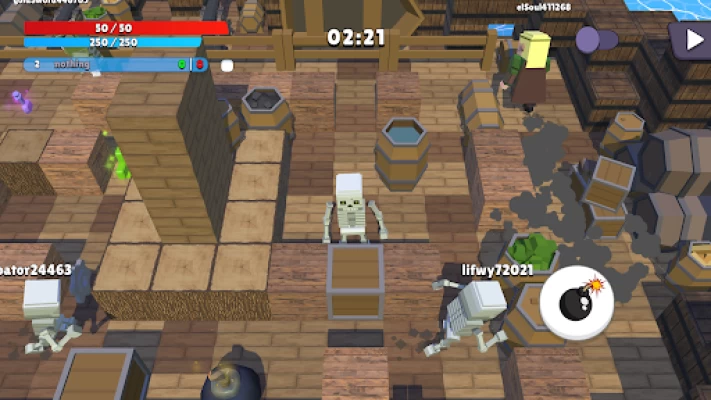
Task: Tap the bomb attack button
Action: click(577, 302)
